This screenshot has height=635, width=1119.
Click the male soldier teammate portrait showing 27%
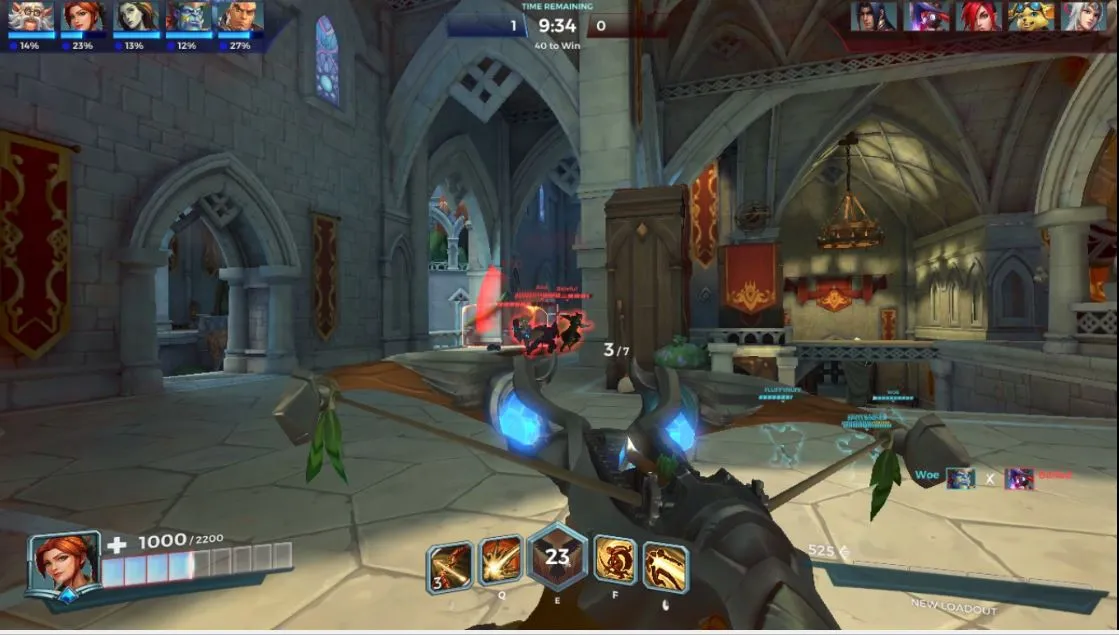pyautogui.click(x=239, y=17)
